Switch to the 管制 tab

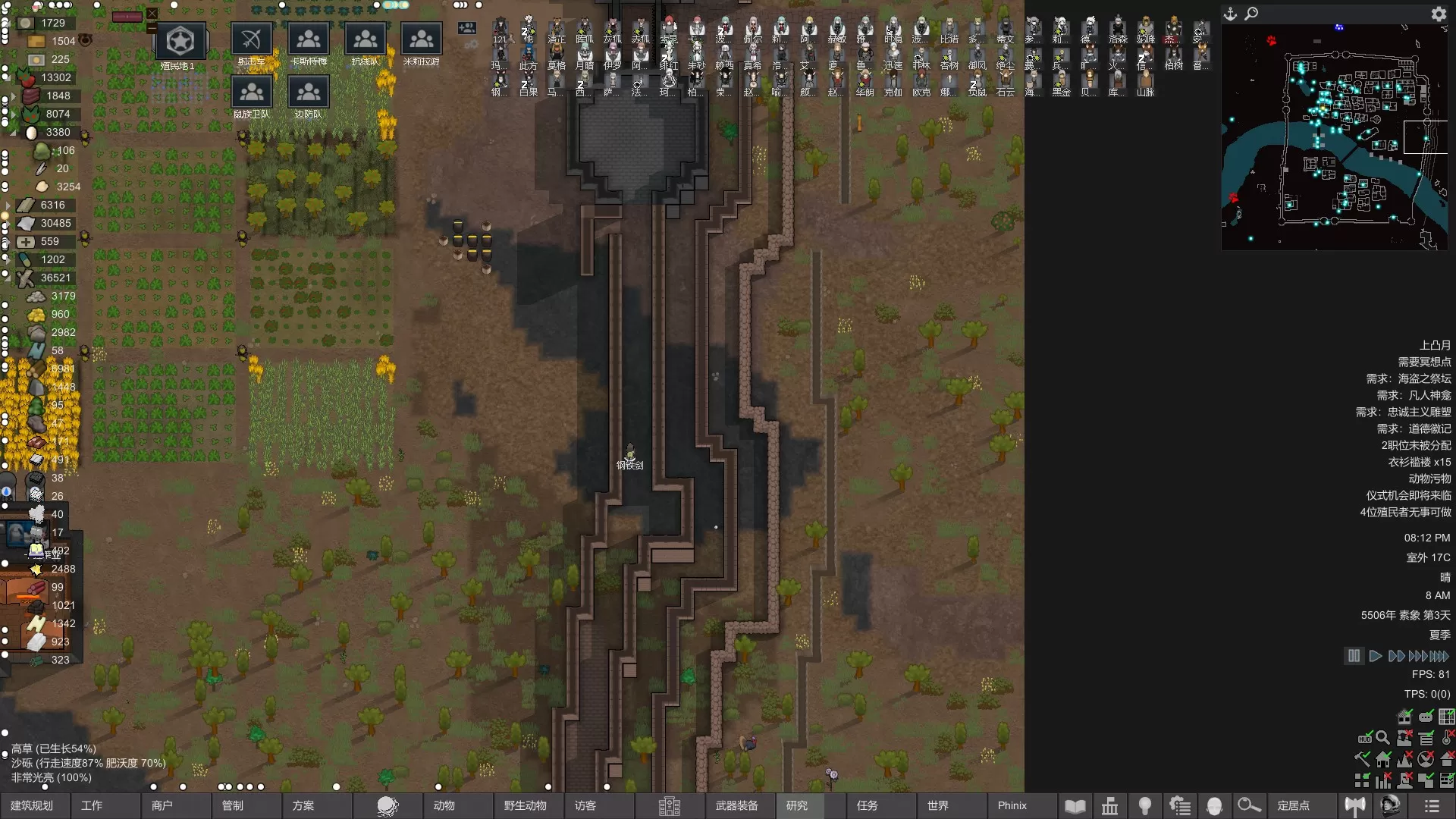pyautogui.click(x=233, y=805)
